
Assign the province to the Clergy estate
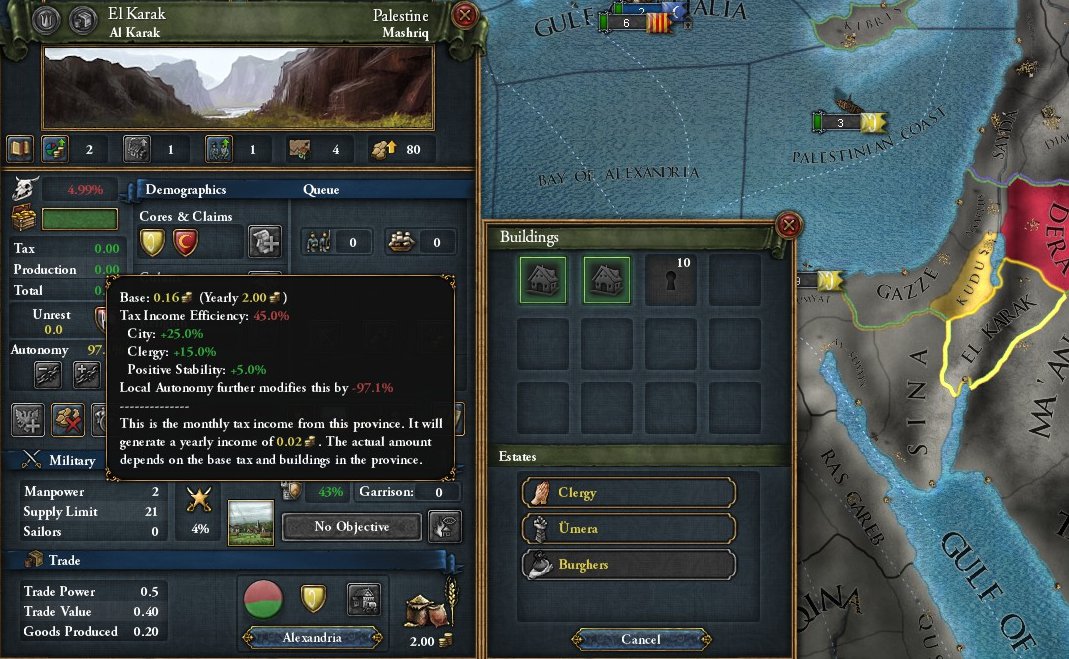tap(628, 492)
